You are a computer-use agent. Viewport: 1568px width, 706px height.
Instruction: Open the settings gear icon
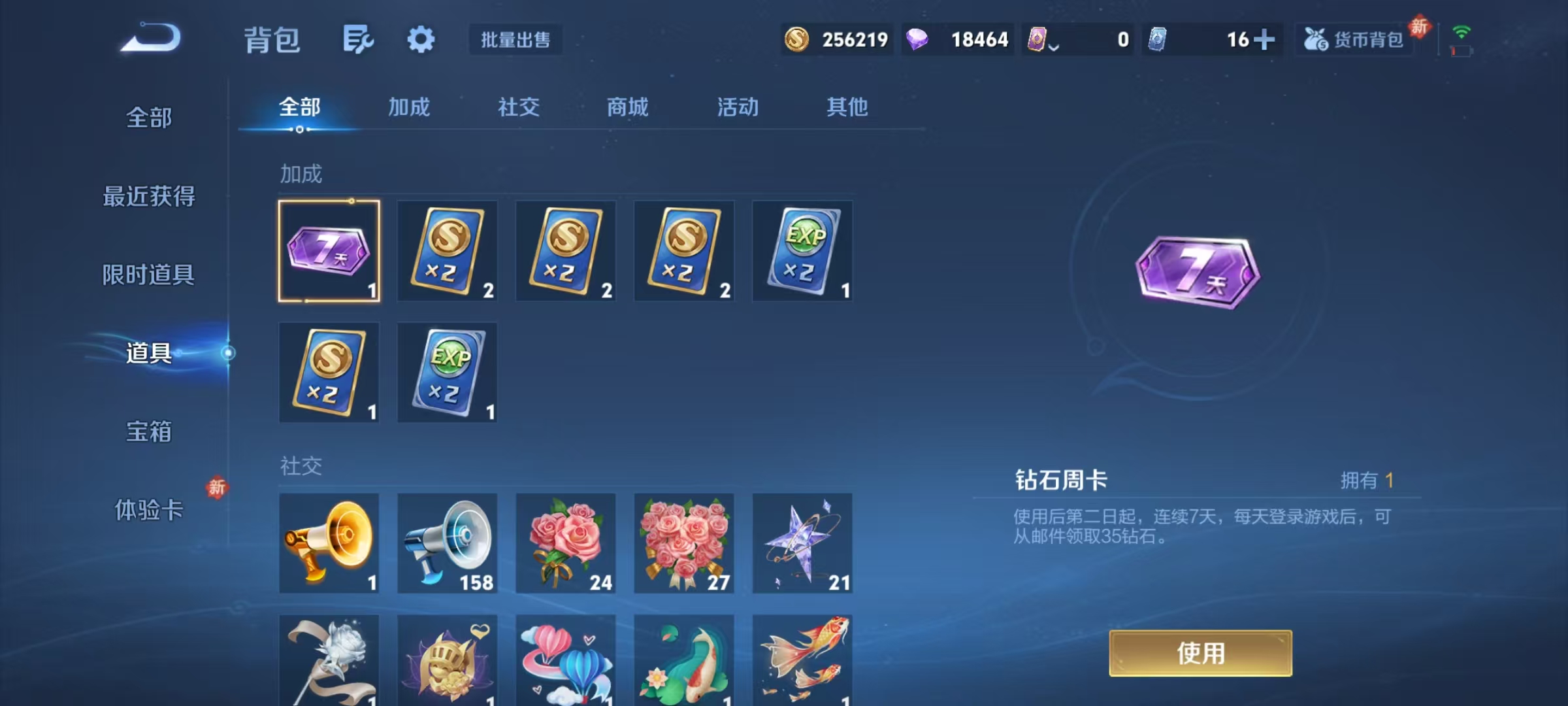pos(421,38)
